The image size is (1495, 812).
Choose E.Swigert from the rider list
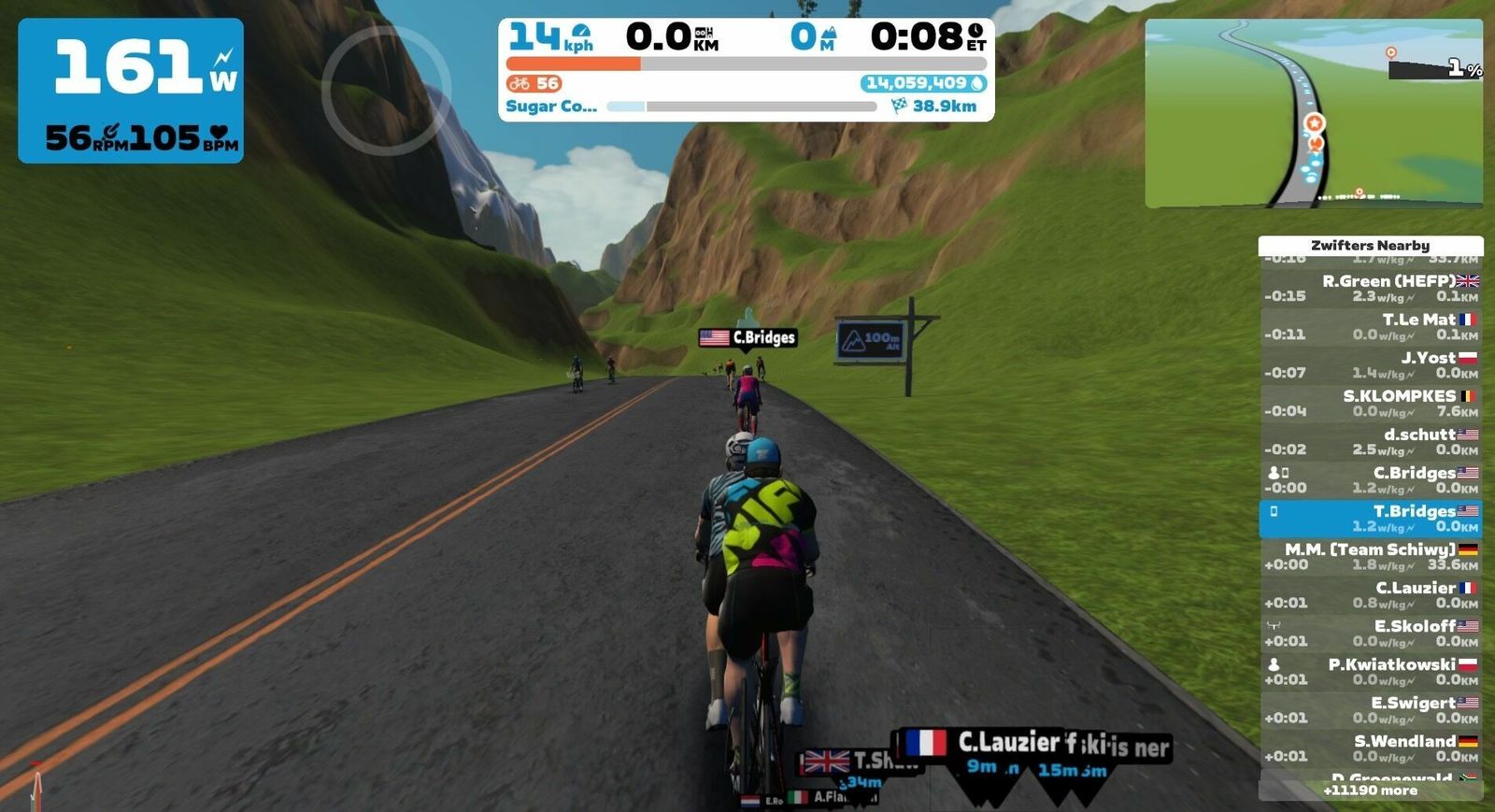(1371, 710)
